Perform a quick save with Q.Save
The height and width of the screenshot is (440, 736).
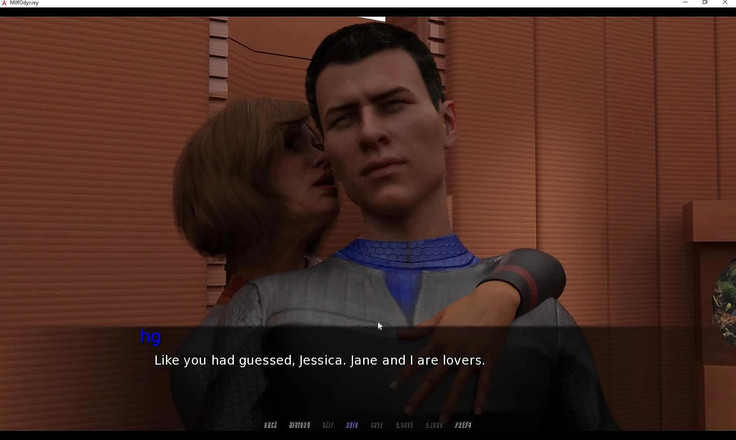coord(405,425)
